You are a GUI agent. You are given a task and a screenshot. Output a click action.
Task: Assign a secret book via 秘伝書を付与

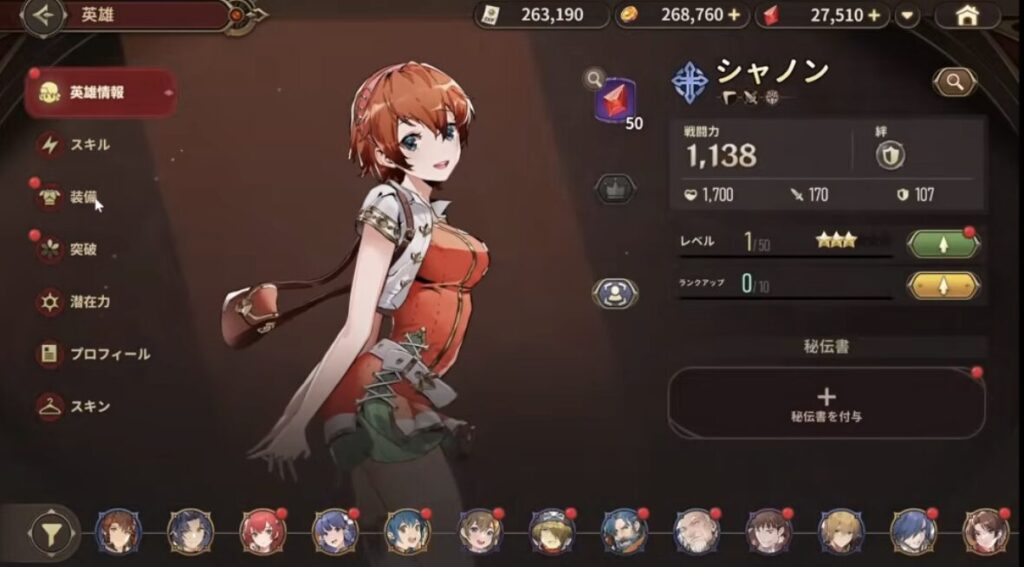click(x=826, y=402)
